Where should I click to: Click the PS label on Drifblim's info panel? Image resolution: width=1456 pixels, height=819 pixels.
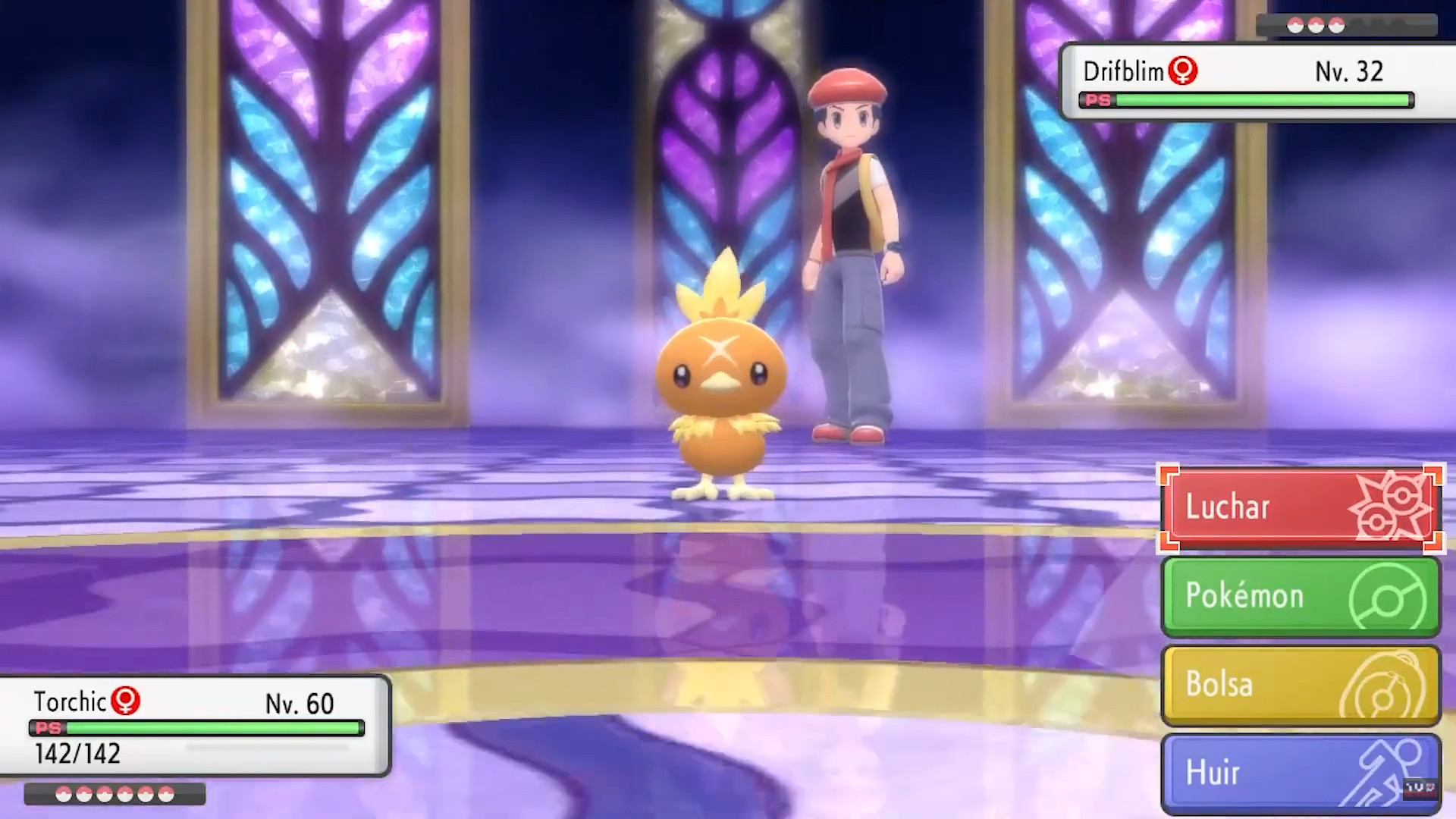1097,99
